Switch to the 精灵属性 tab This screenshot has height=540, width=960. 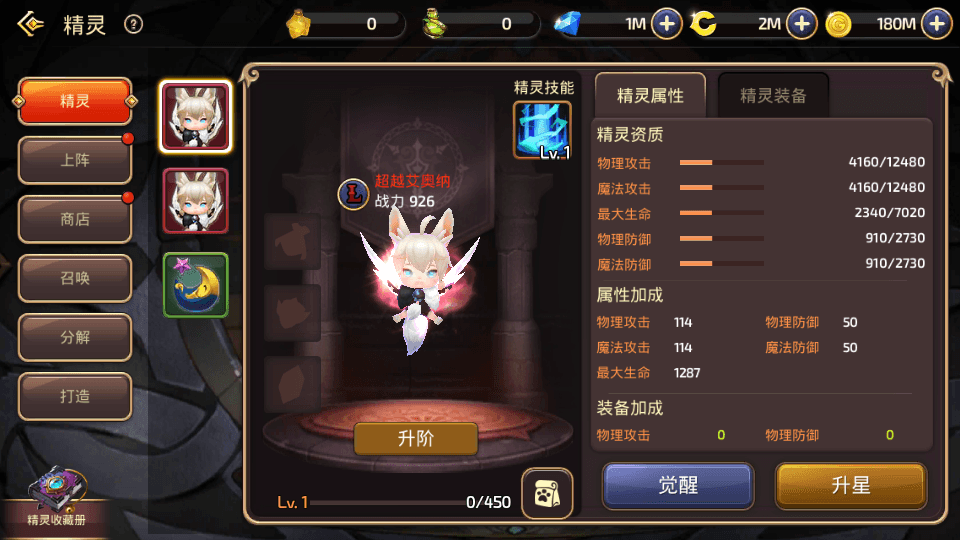(x=650, y=96)
